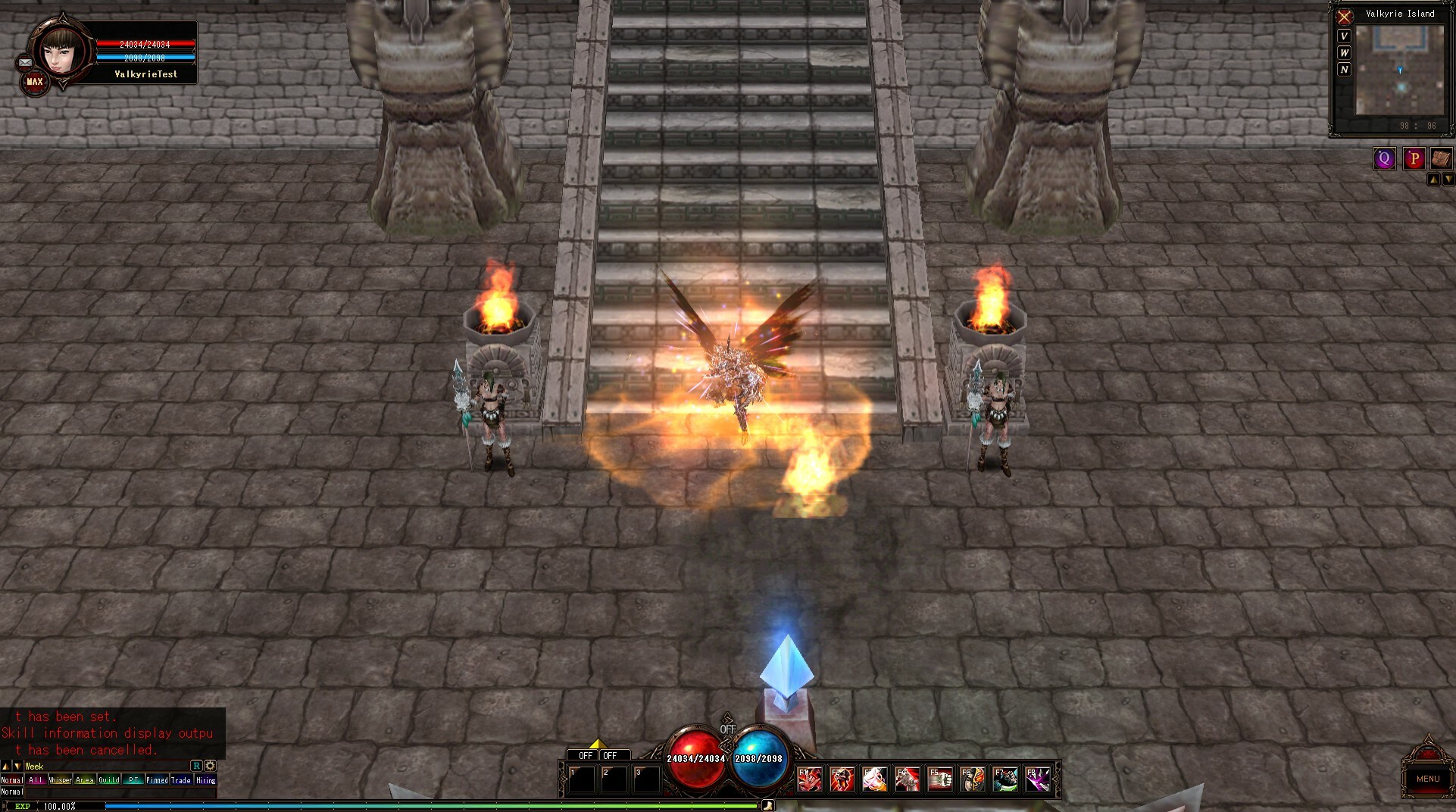Click the down arrow below the bag icon
This screenshot has width=1456, height=812.
pyautogui.click(x=1449, y=179)
